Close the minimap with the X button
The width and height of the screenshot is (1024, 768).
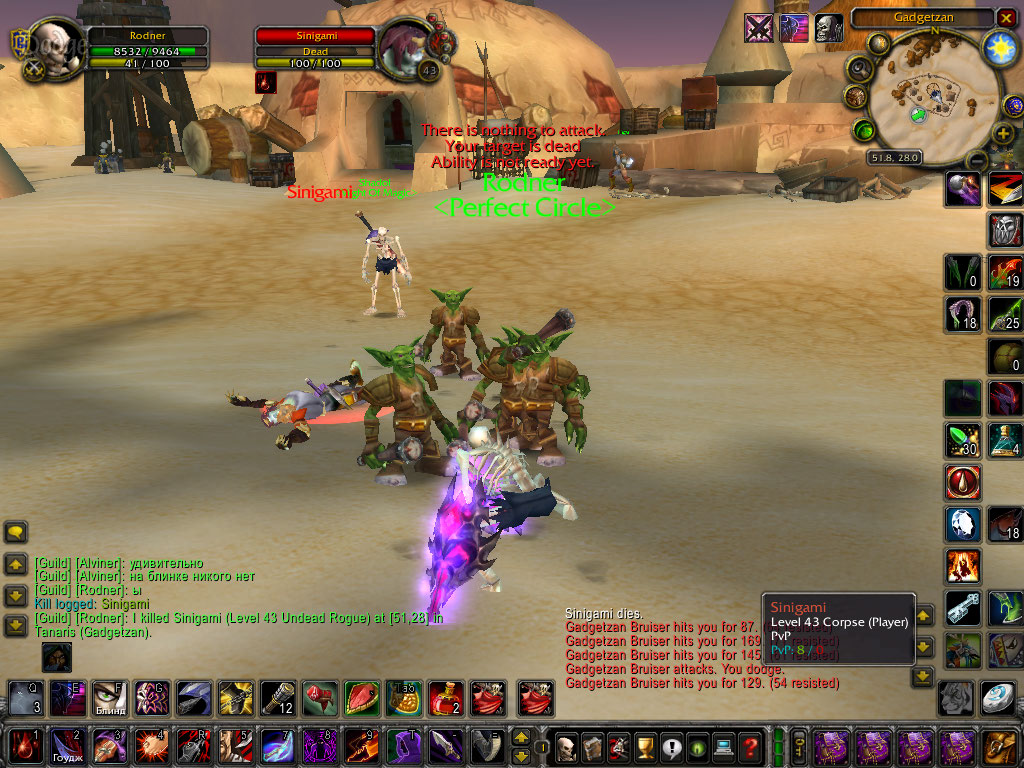click(1006, 17)
